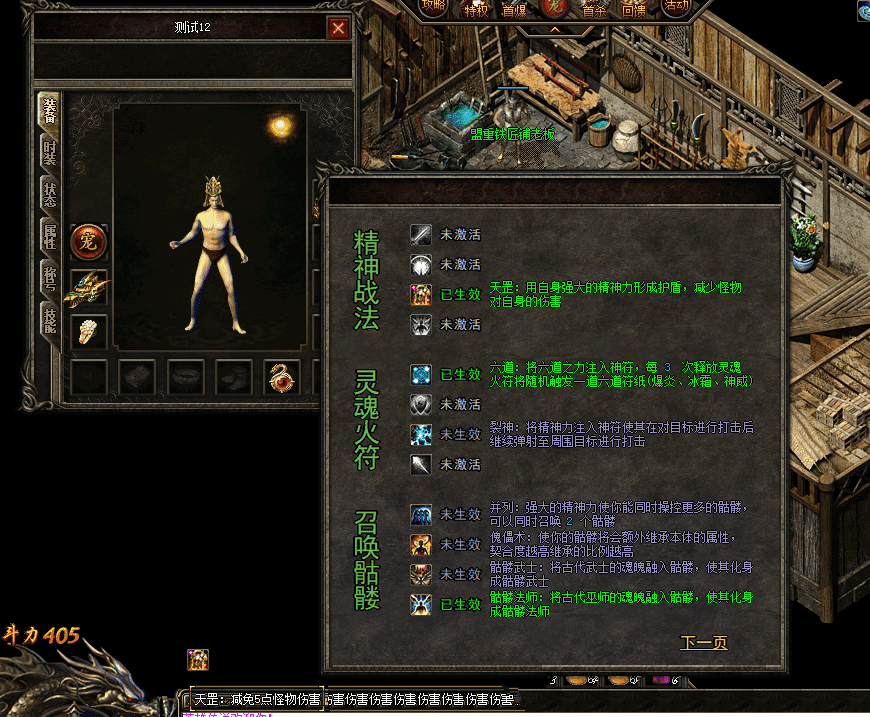Viewport: 870px width, 717px height.
Task: Select the 骷髅法师 skill icon
Action: (421, 604)
